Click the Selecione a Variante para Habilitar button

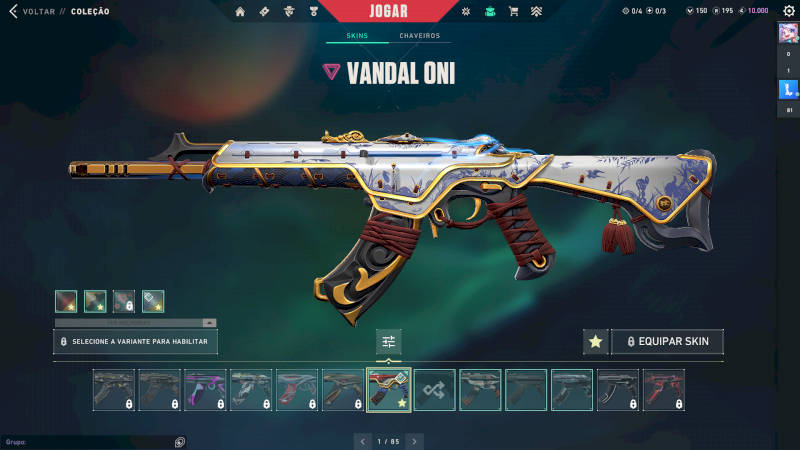coord(135,342)
